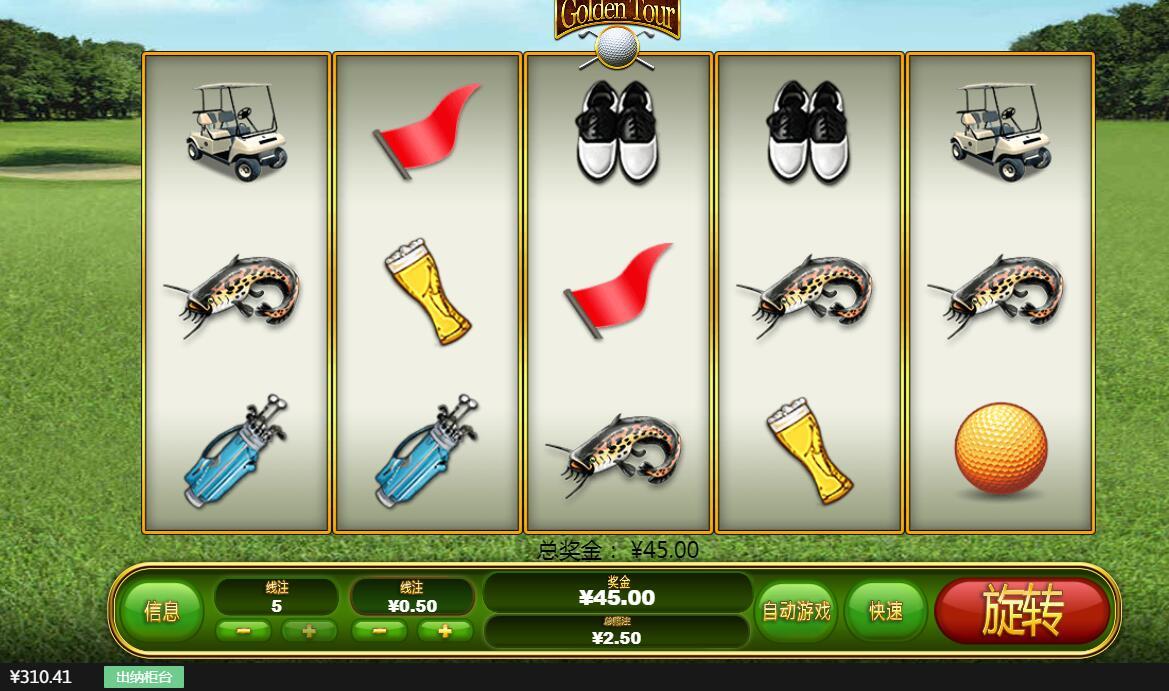Decrease the line count below 5
1169x691 pixels.
click(243, 631)
